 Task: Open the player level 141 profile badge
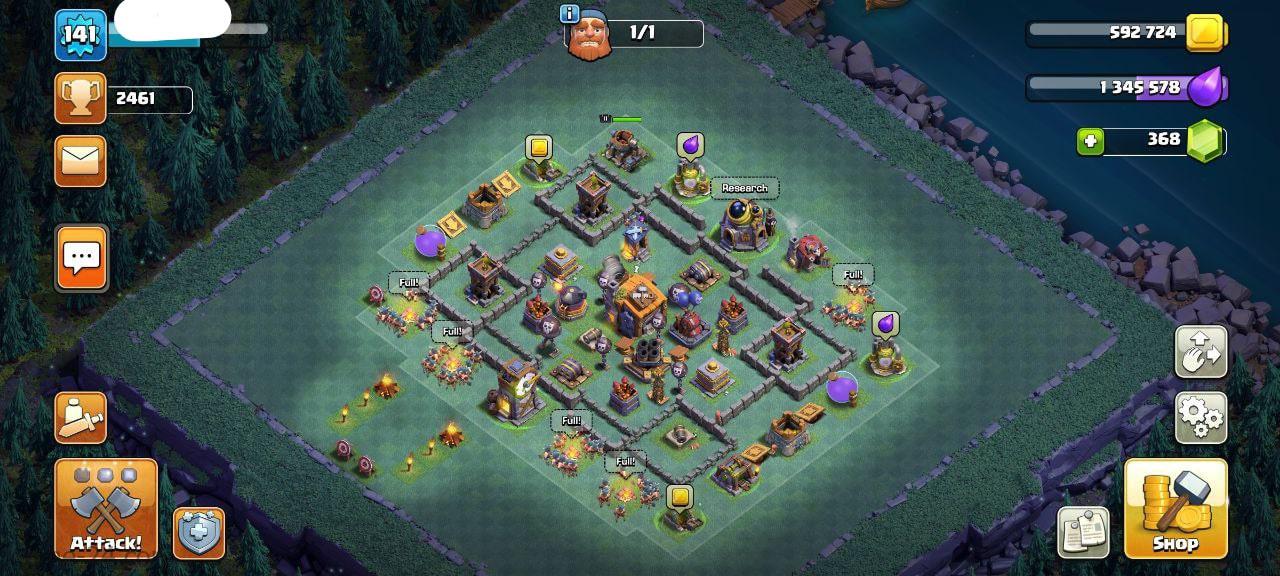click(x=80, y=36)
